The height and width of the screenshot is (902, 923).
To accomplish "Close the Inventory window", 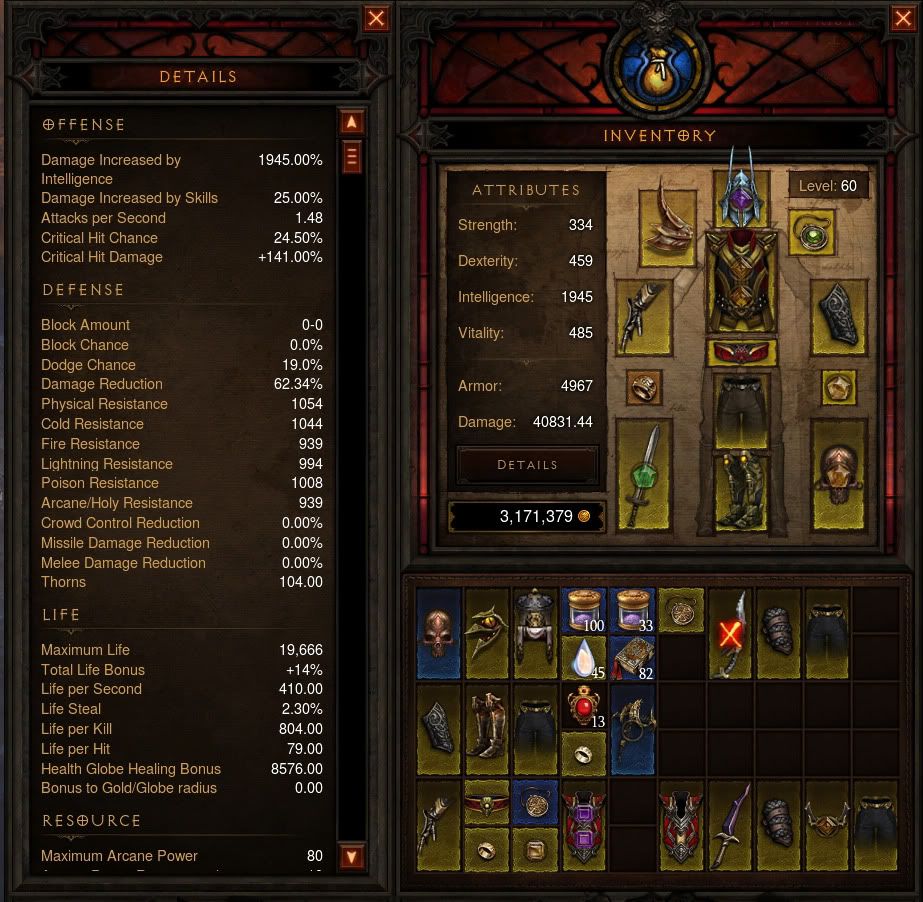I will [902, 18].
